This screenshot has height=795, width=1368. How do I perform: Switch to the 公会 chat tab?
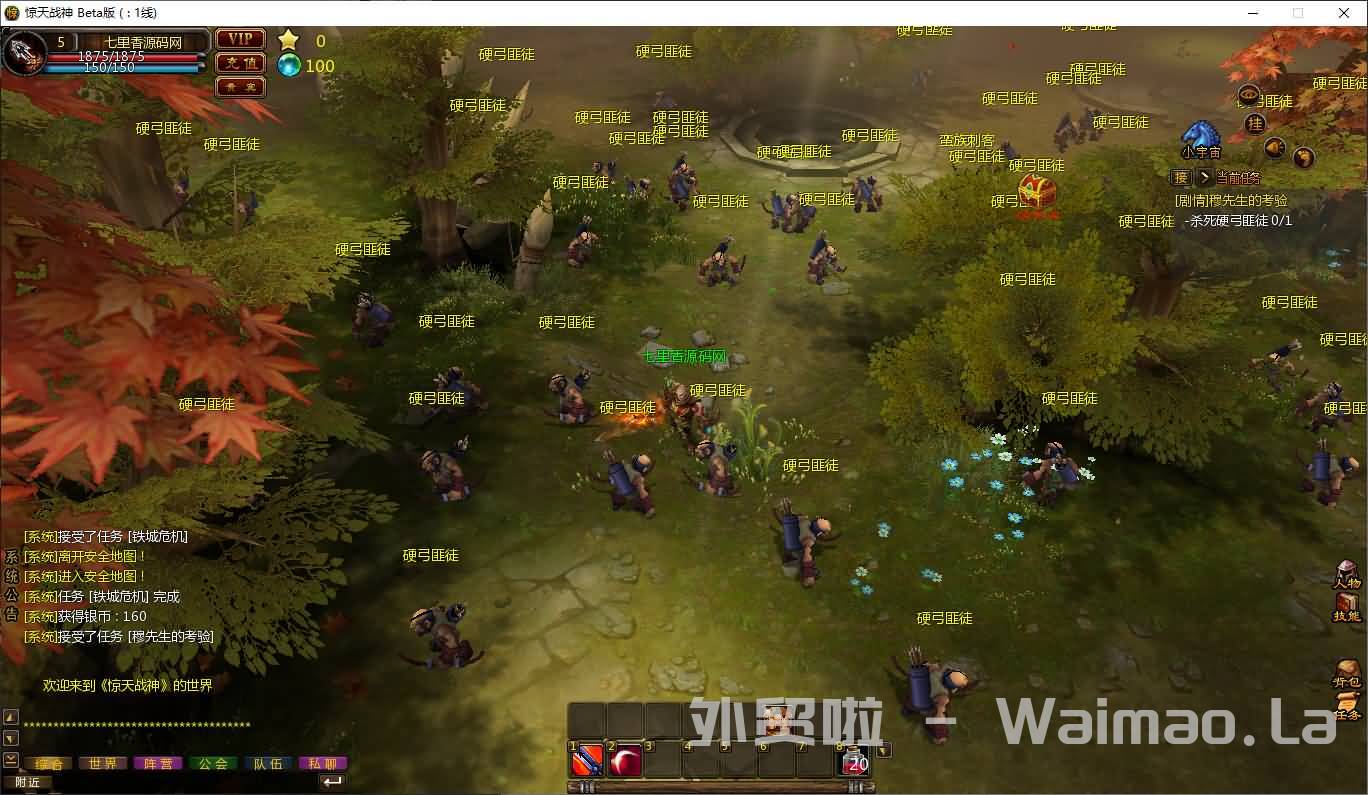tap(213, 762)
